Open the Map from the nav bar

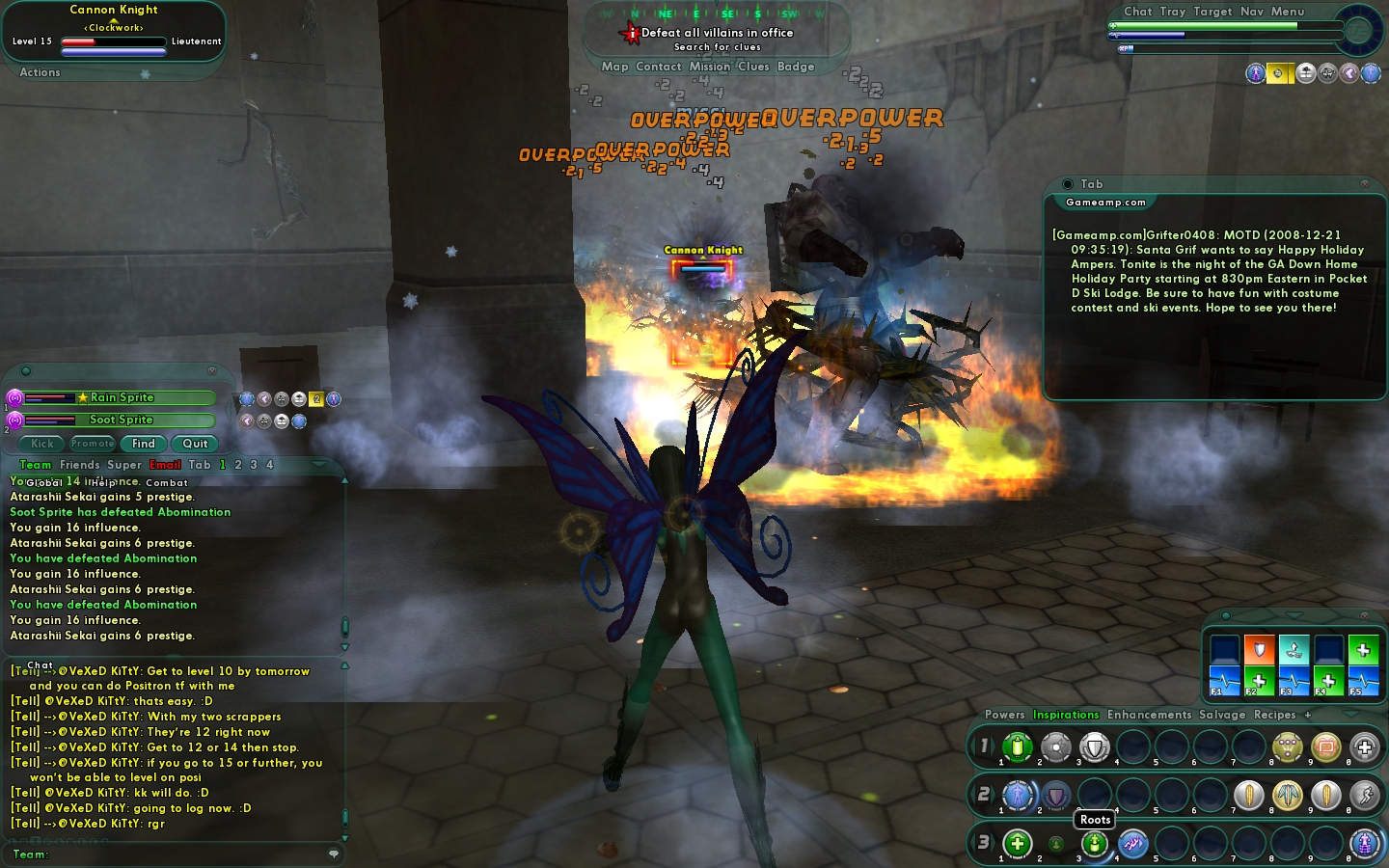coord(614,67)
